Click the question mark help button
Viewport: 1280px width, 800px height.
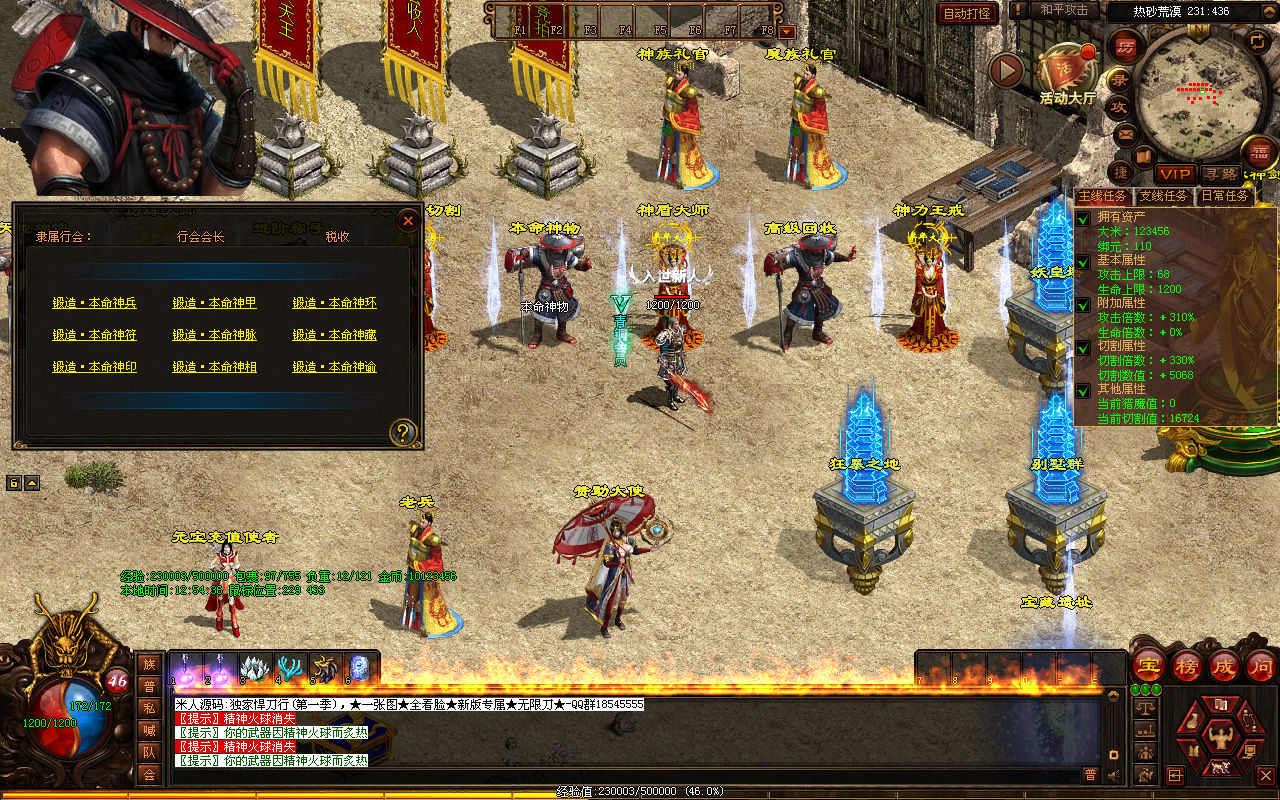pos(403,432)
